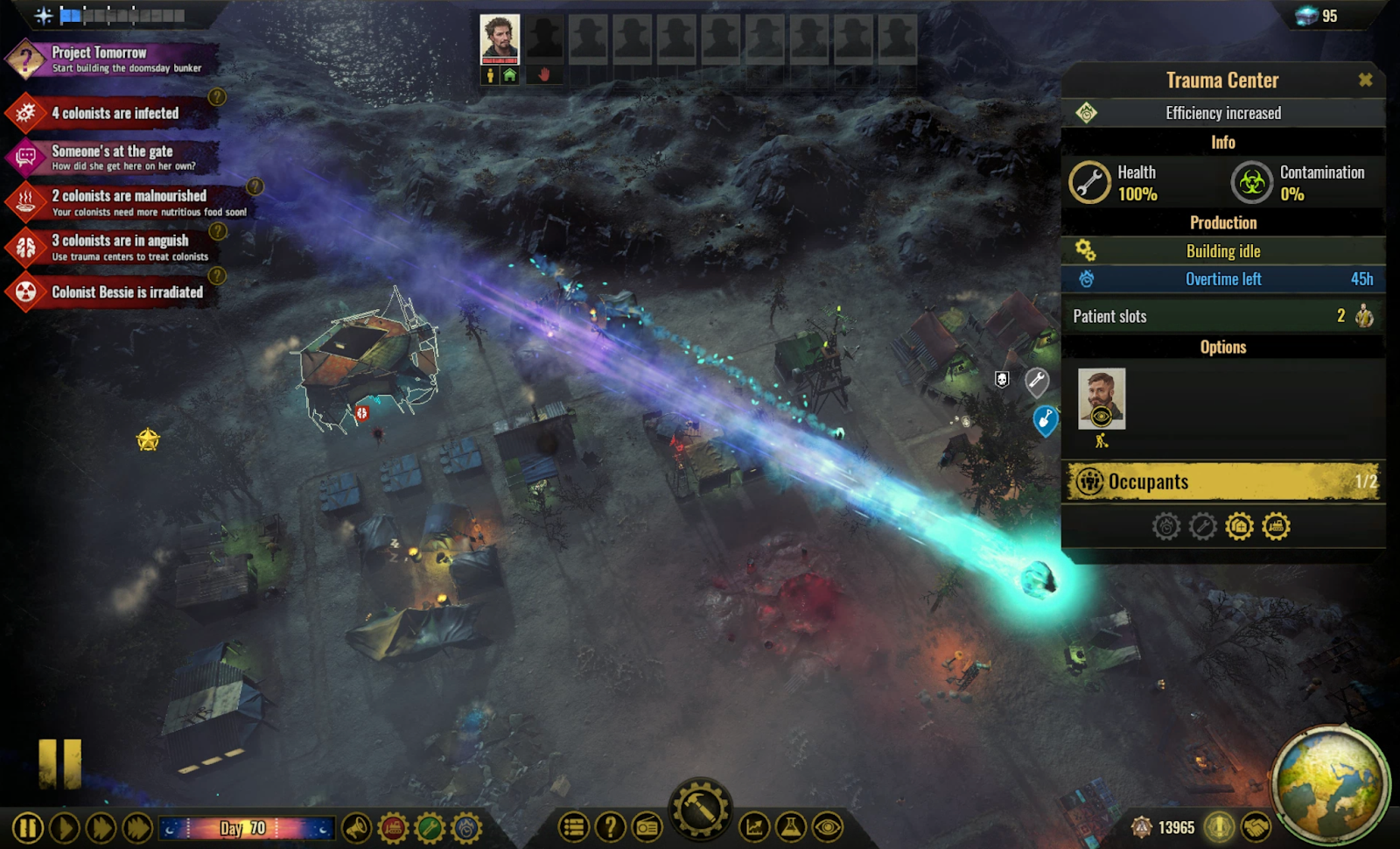Open the Project Tomorrow quest notification
This screenshot has height=849, width=1400.
click(x=114, y=60)
